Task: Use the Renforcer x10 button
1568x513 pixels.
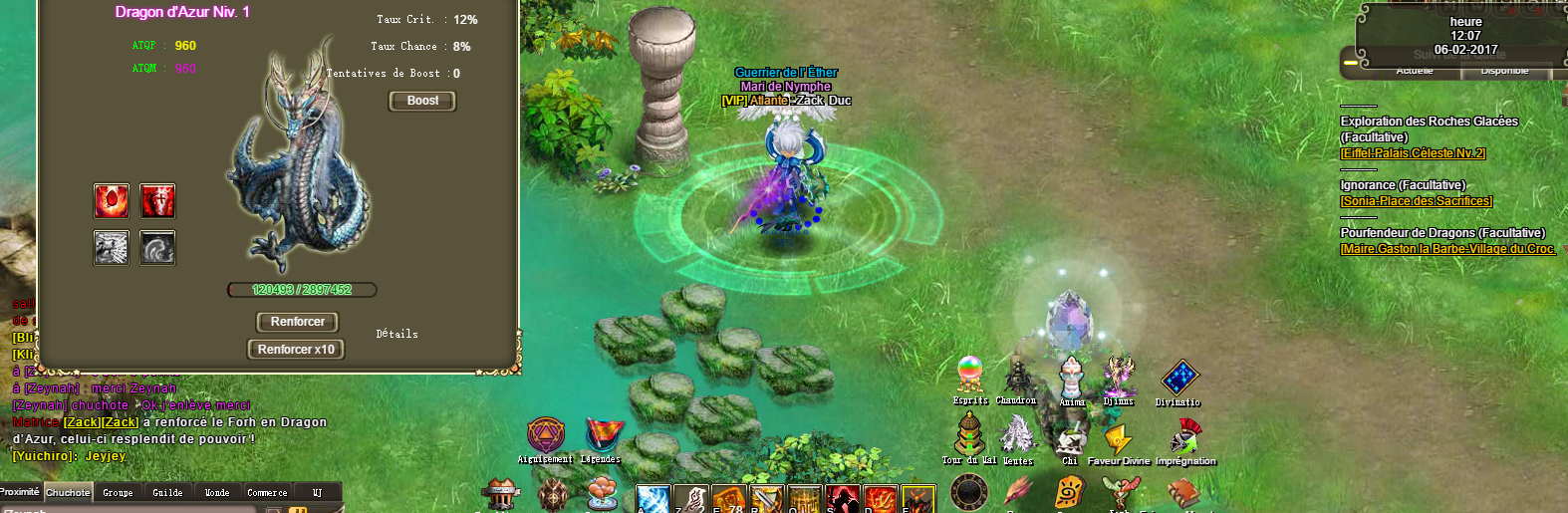Action: point(296,349)
